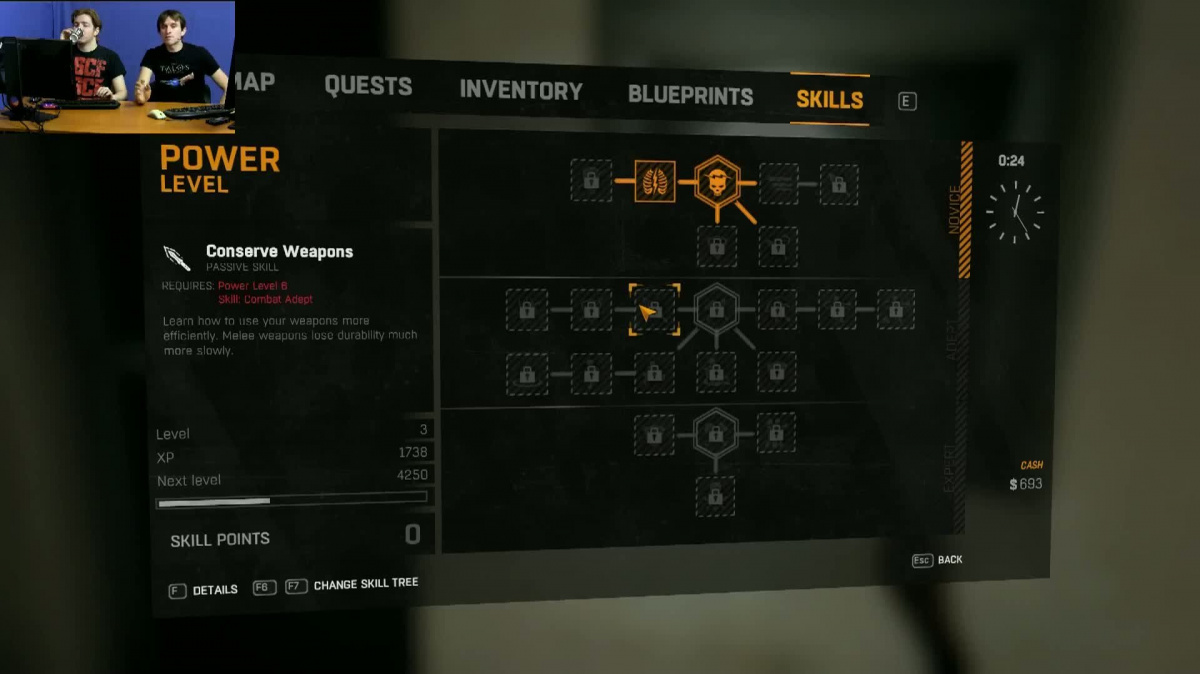The width and height of the screenshot is (1200, 674).
Task: Choose the orange skull hexagon skill
Action: pos(717,182)
